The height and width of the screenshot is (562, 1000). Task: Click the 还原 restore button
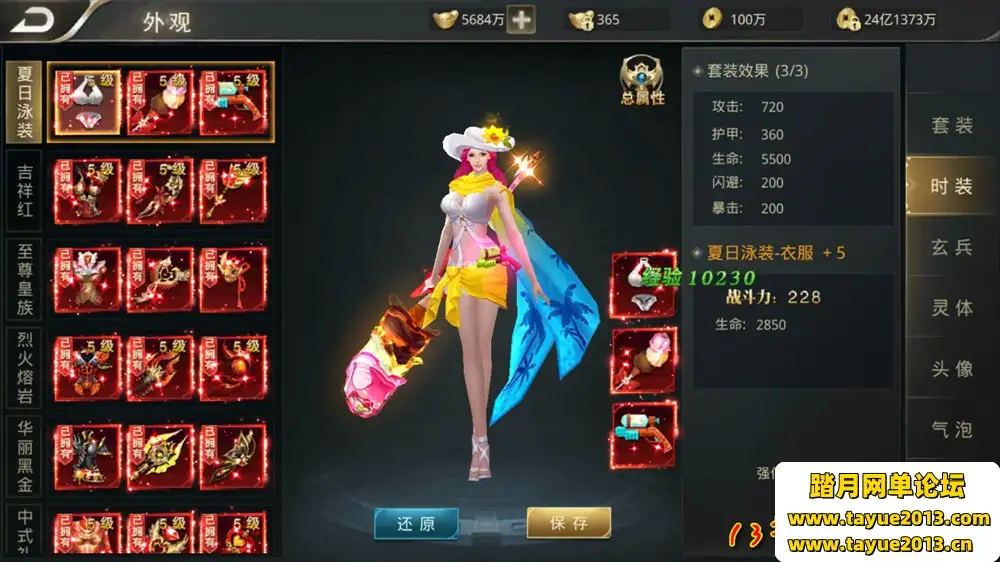pos(416,522)
